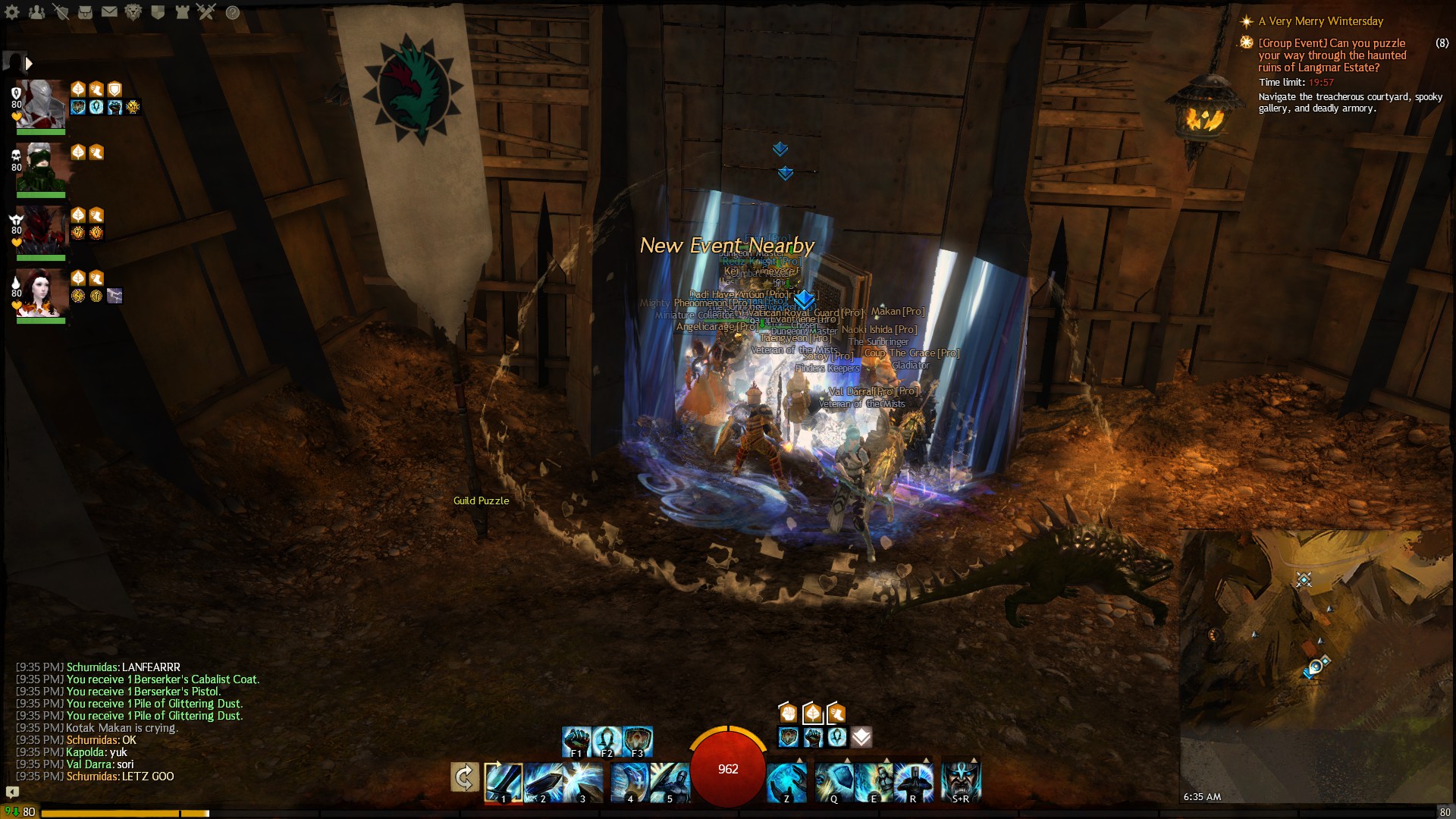Select the Group Event objective in tracker
This screenshot has width=1456, height=819.
click(x=1332, y=55)
